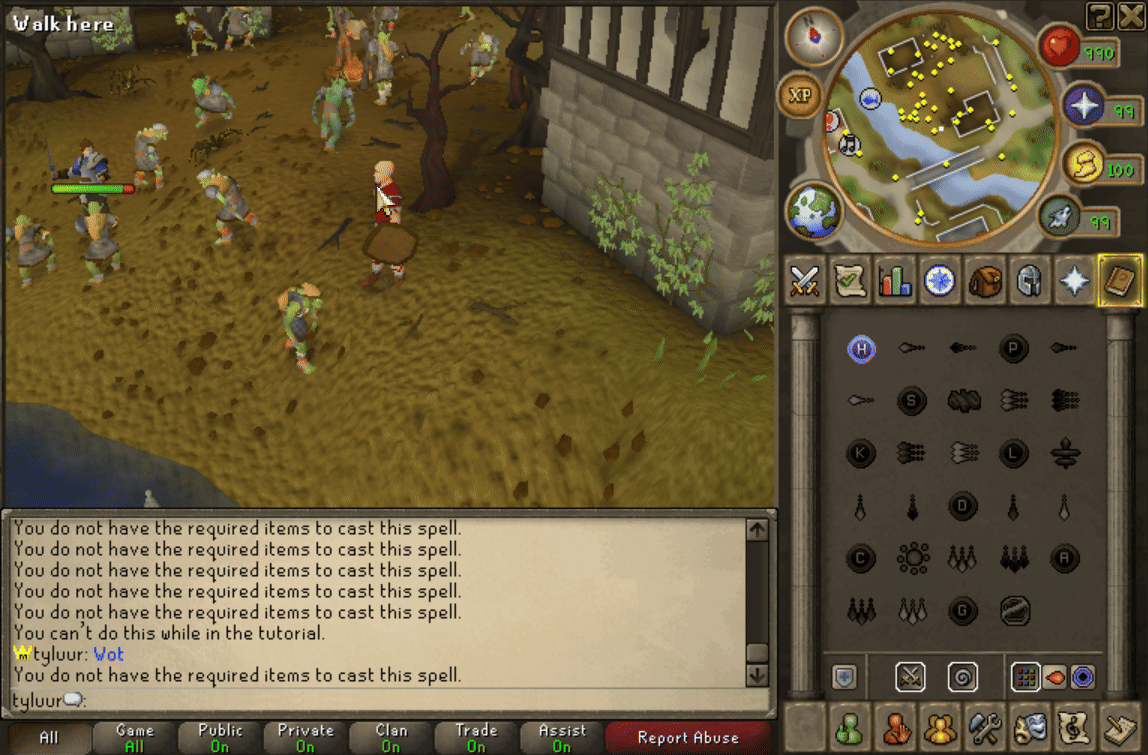Toggle the XP counter button
Image resolution: width=1148 pixels, height=755 pixels.
pyautogui.click(x=800, y=95)
